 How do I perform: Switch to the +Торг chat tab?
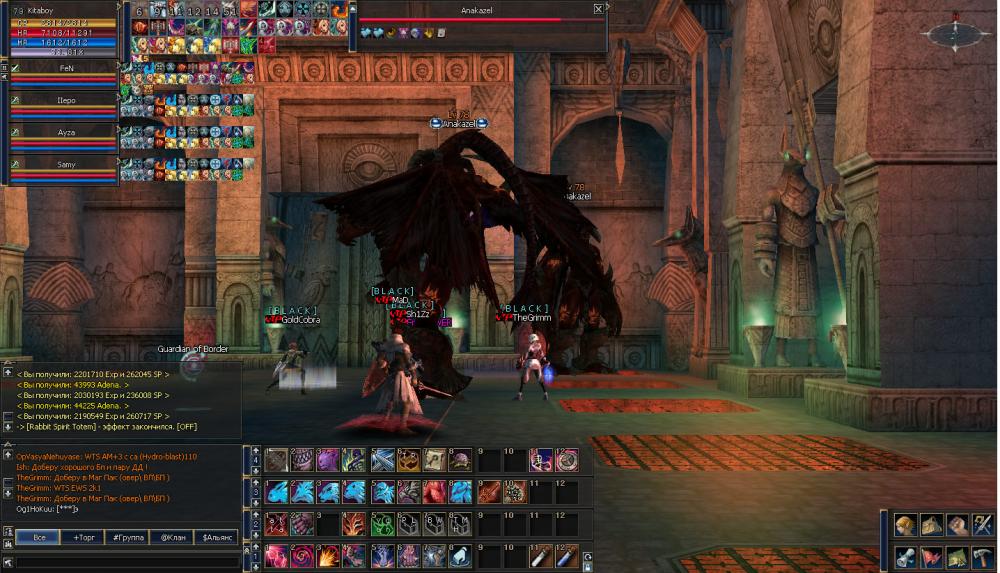point(82,537)
